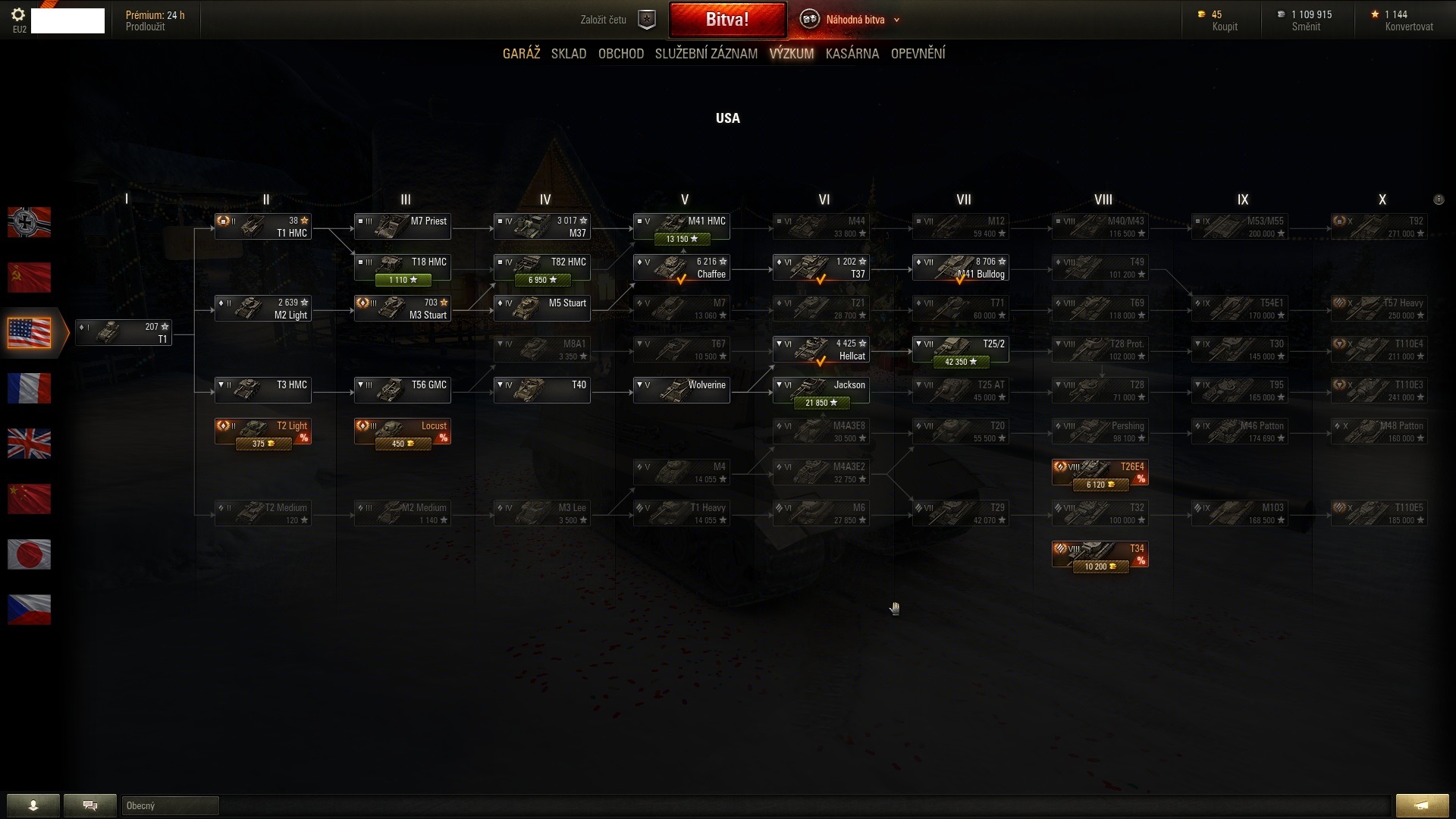1456x819 pixels.
Task: Select the Japanese nation flag
Action: coord(29,554)
